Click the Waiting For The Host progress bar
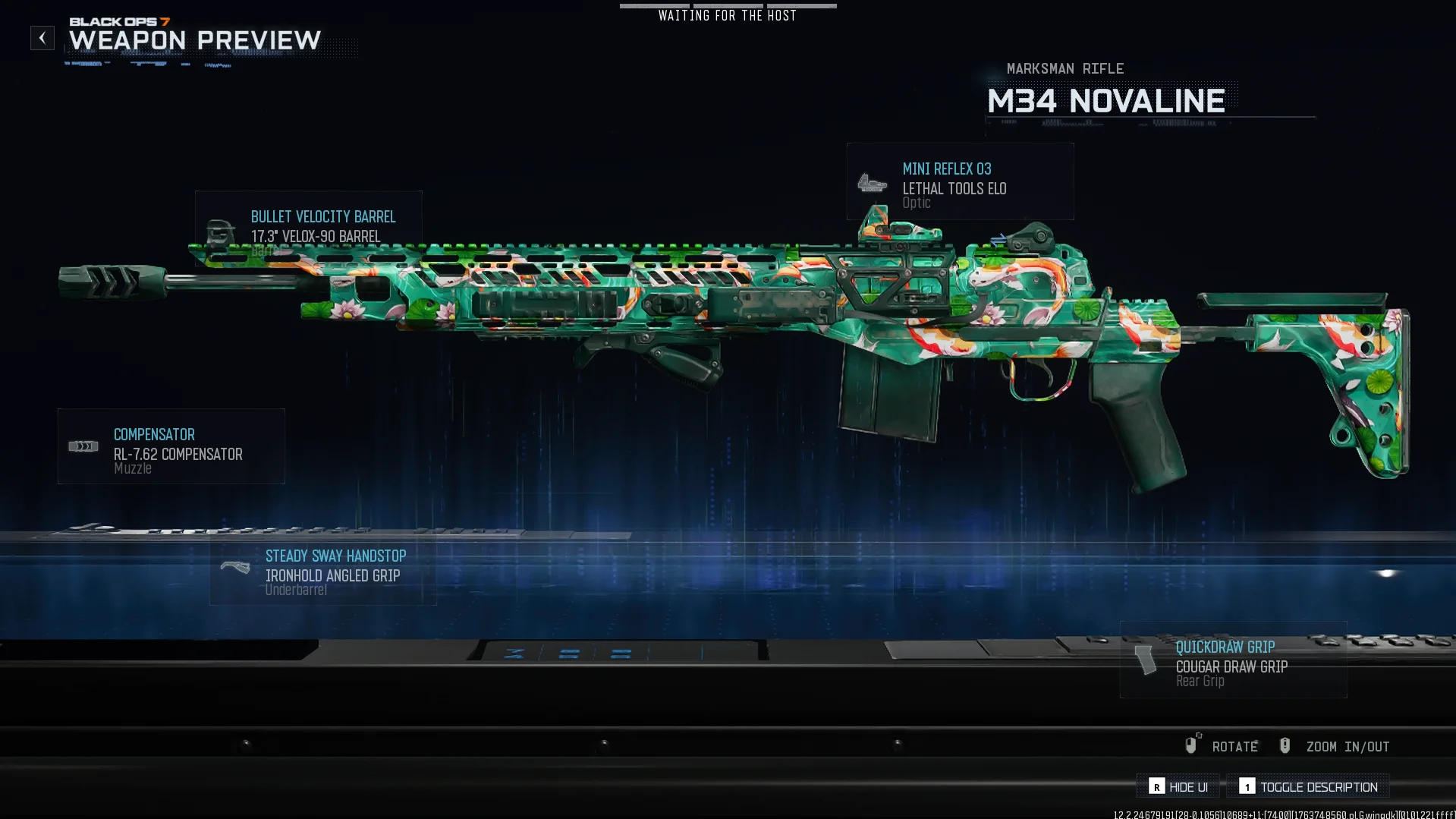Screen dimensions: 1456x819 point(727,6)
